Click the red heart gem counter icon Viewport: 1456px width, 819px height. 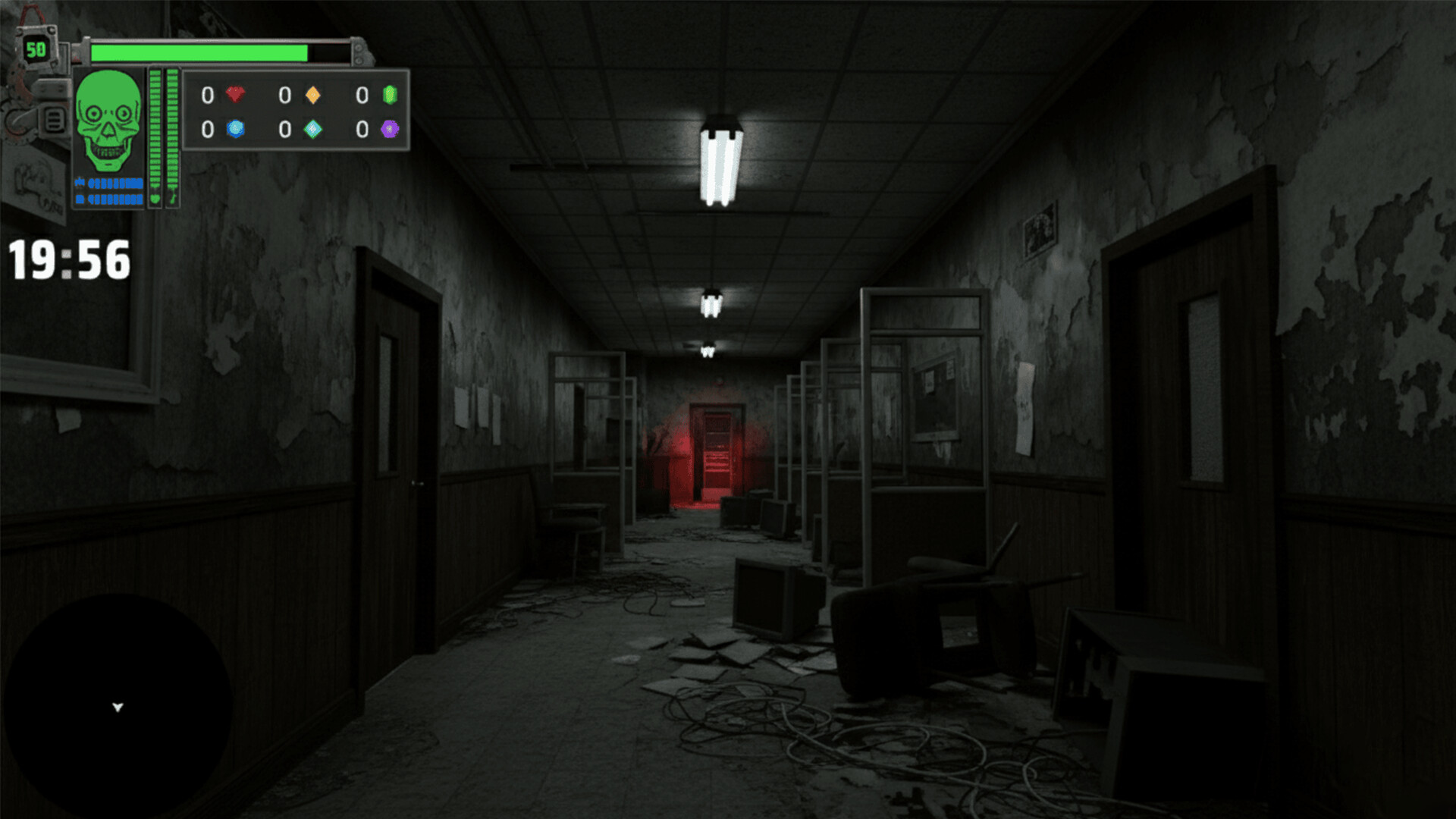(x=235, y=96)
